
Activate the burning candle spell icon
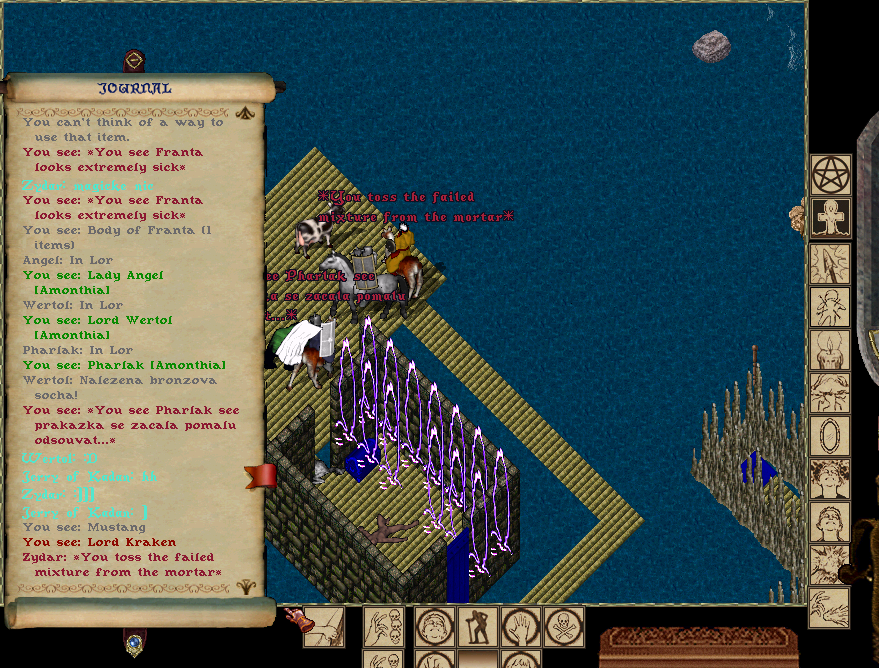829,350
